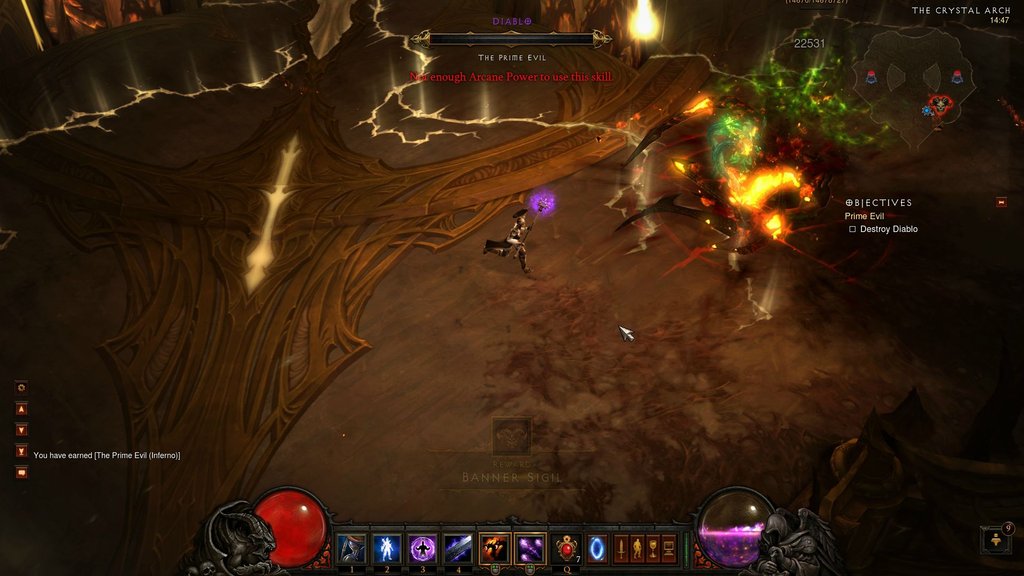Open chat settings gear icon
The width and height of the screenshot is (1024, 576).
tap(21, 387)
